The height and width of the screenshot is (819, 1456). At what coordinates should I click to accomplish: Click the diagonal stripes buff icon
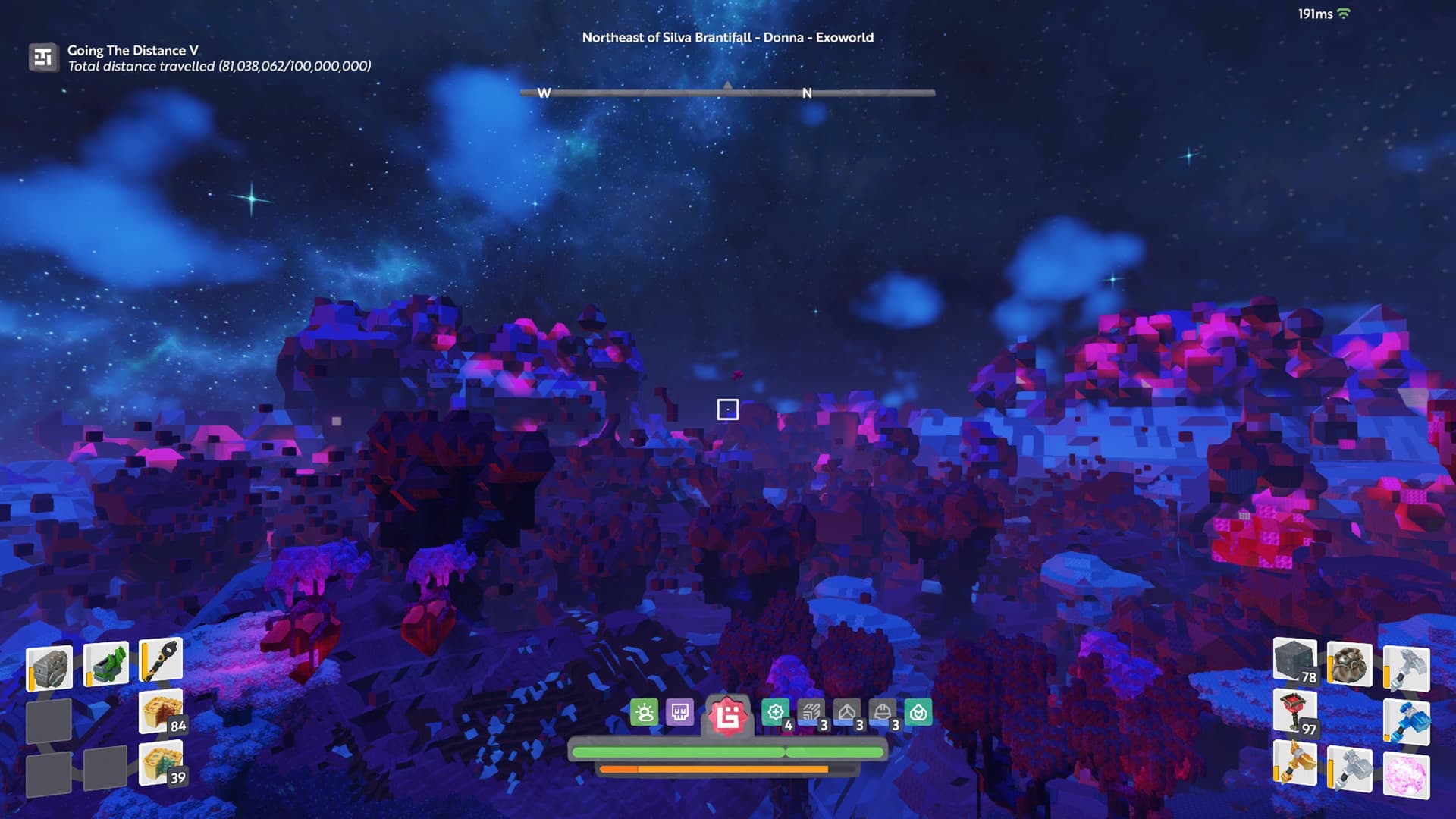(811, 713)
